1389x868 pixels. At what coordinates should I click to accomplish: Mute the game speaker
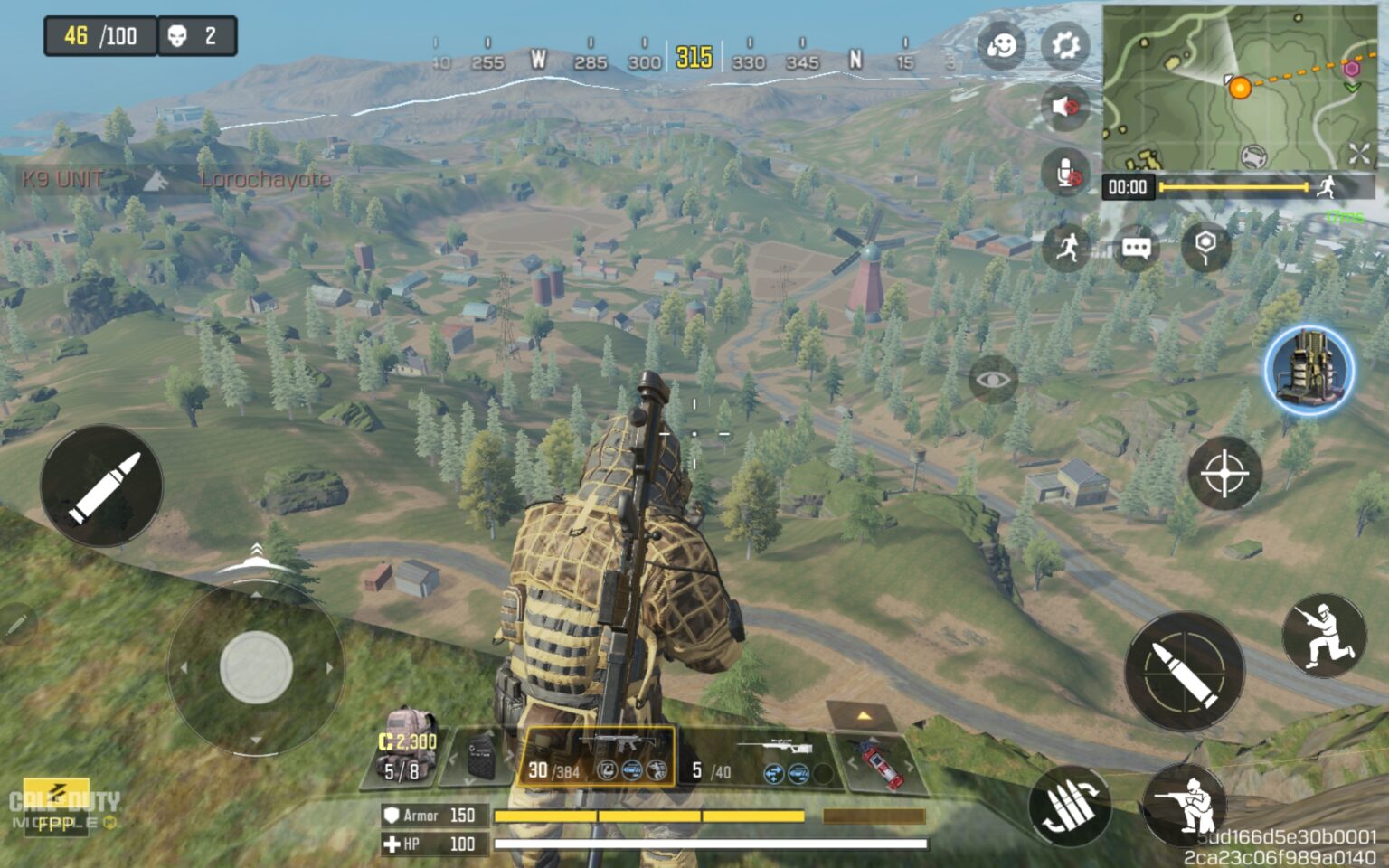1064,107
